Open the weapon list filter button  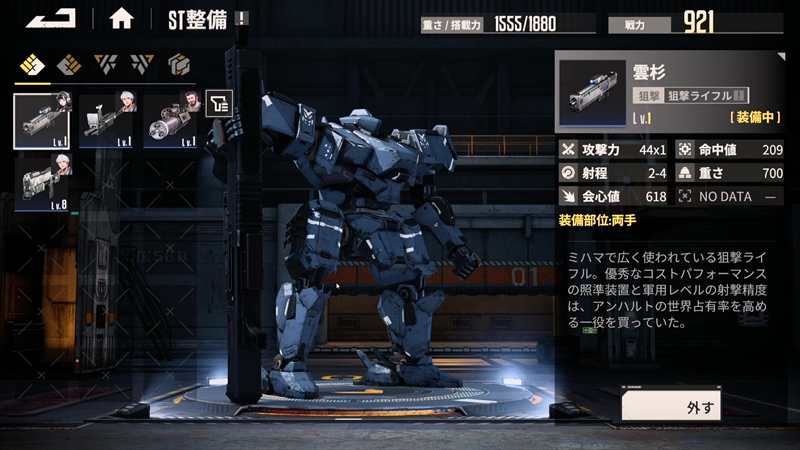(219, 102)
